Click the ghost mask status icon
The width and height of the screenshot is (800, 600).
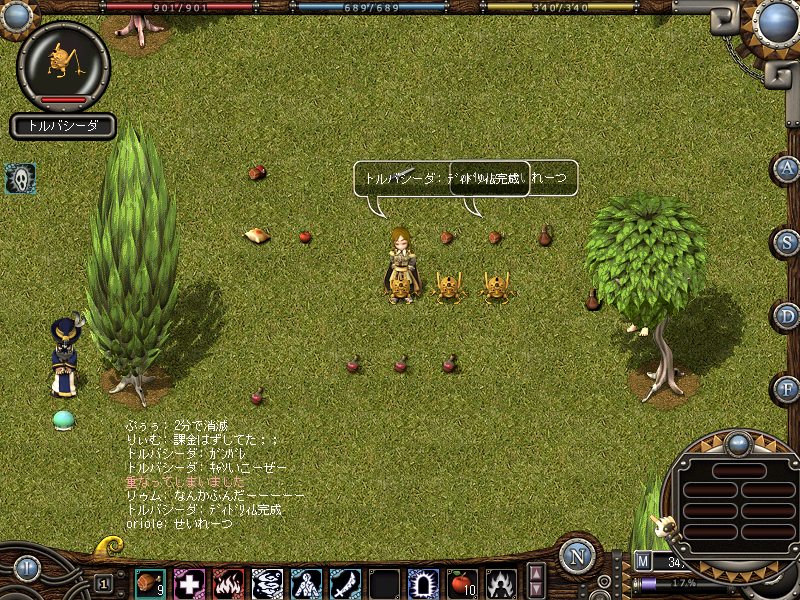click(21, 178)
